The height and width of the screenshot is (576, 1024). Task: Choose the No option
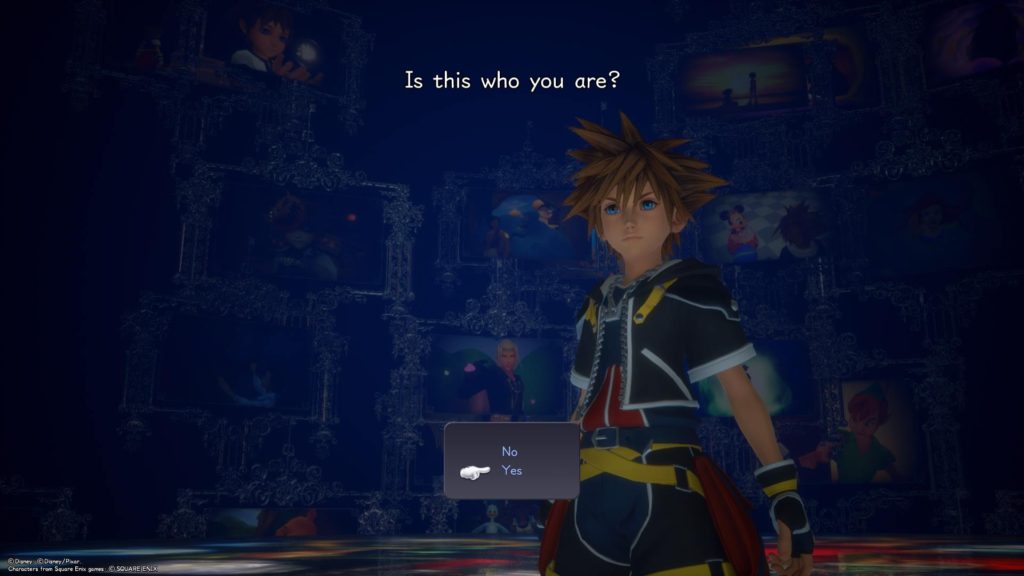pyautogui.click(x=510, y=451)
